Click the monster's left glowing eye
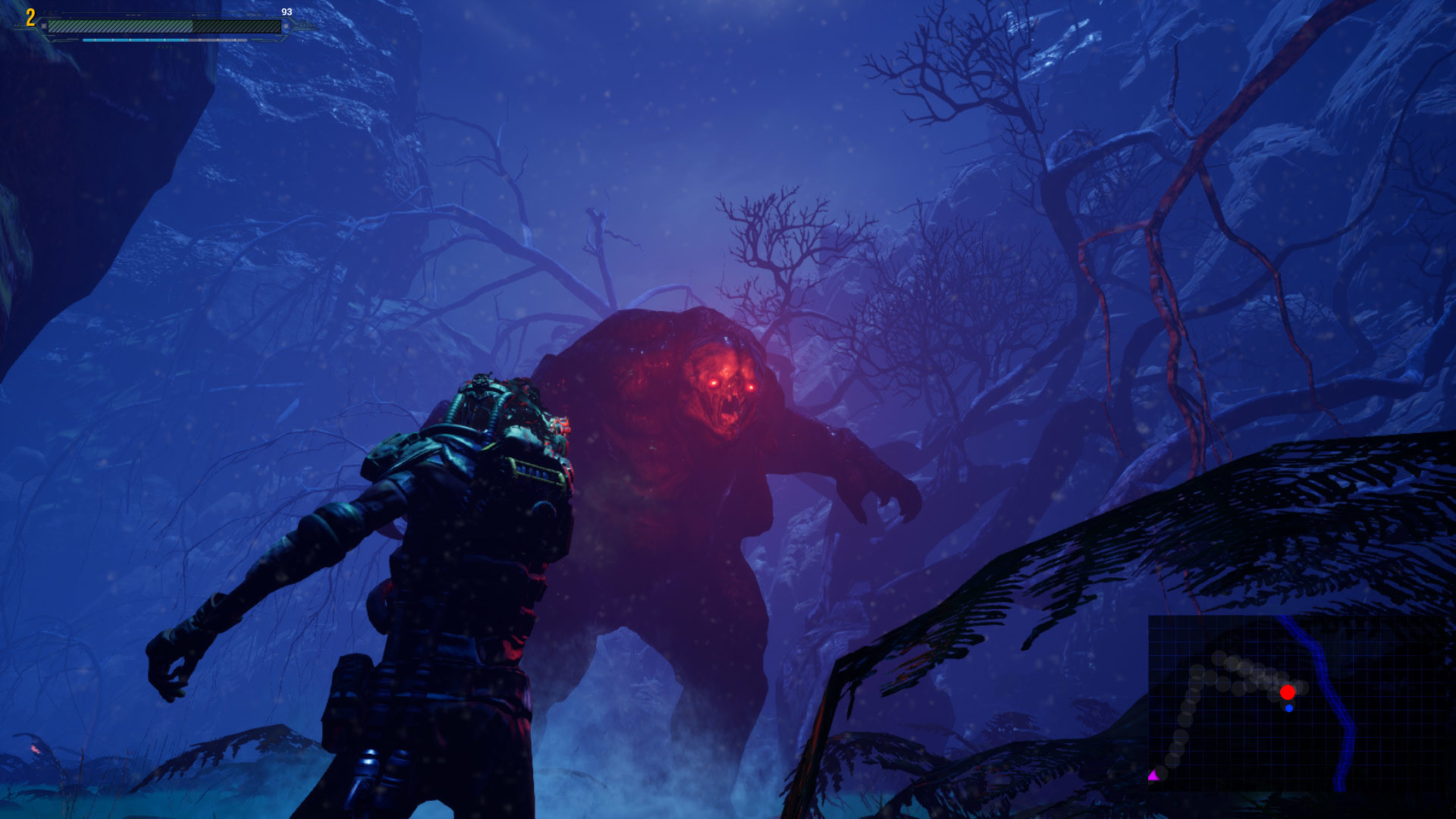Screen dimensions: 1456x819 click(714, 384)
